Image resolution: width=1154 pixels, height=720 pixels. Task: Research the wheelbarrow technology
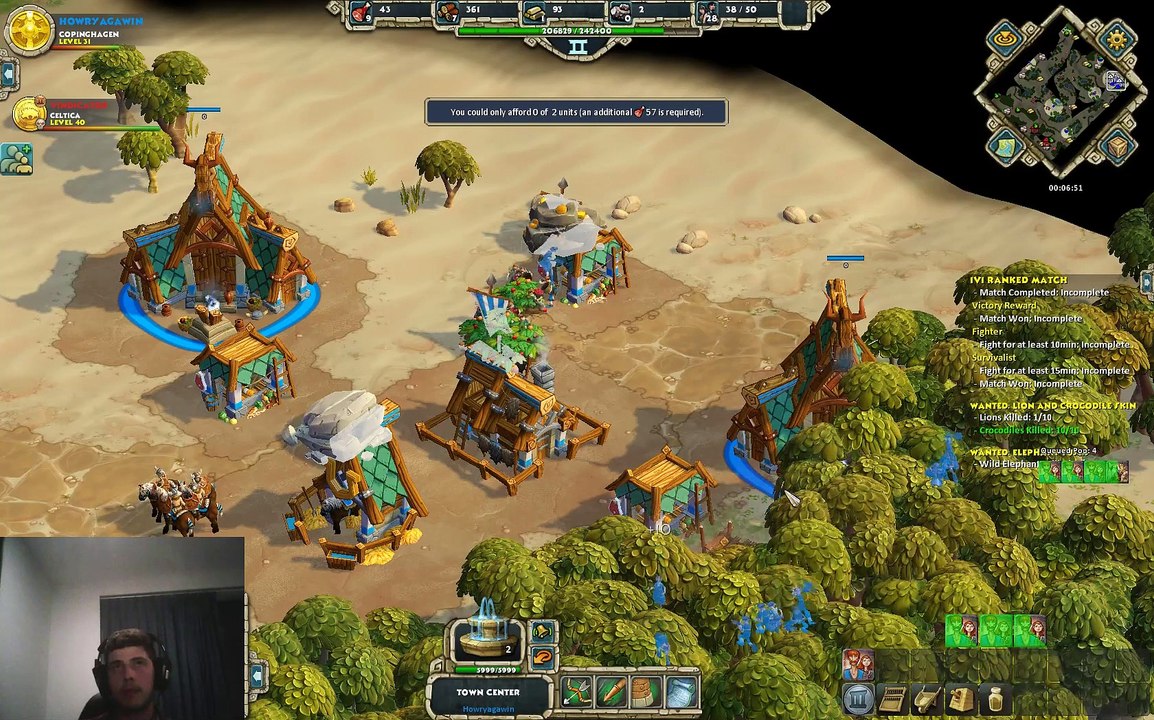[926, 698]
